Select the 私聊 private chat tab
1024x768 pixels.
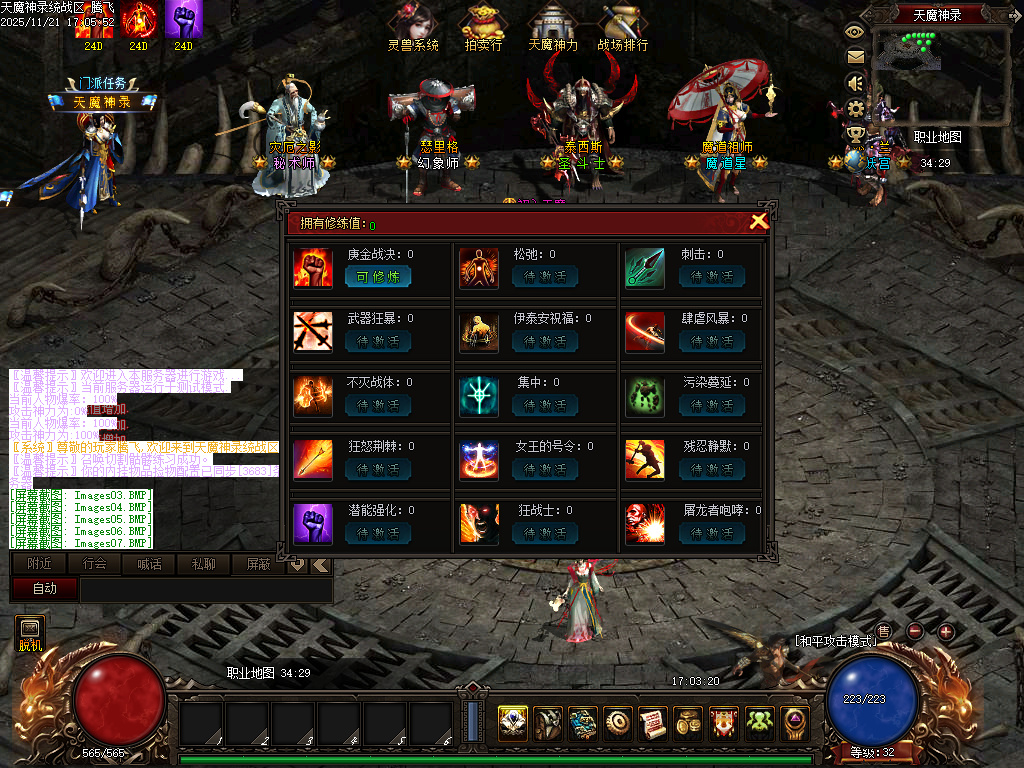203,565
